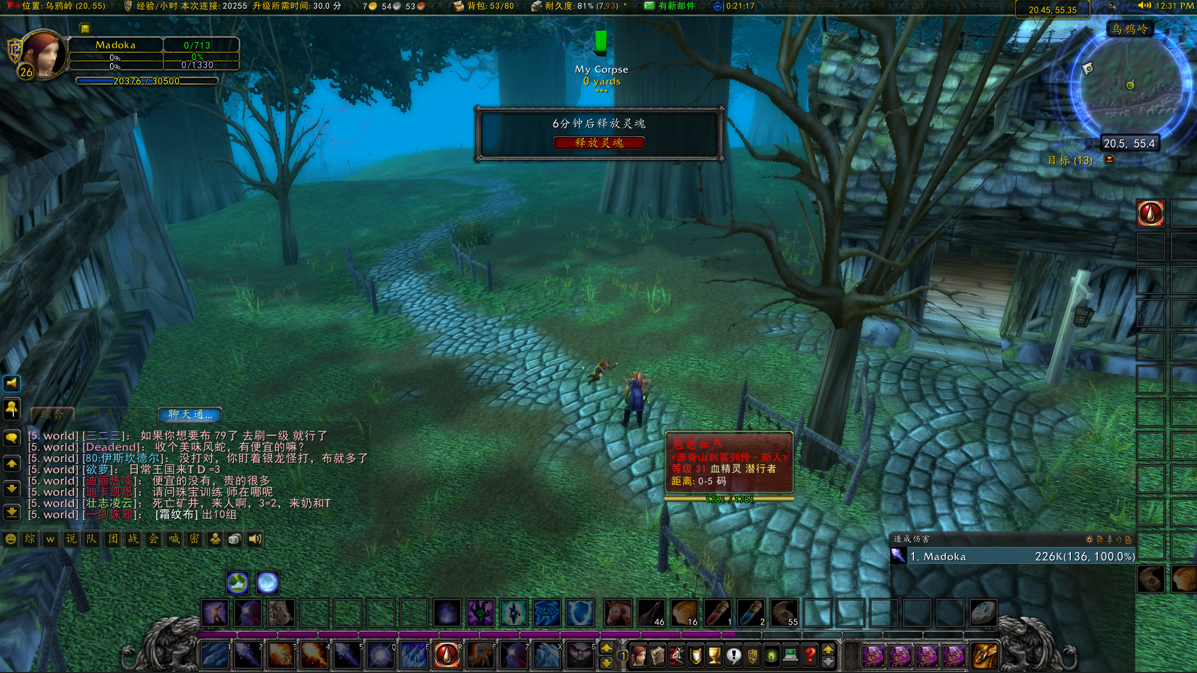Choose the 喊 yell channel button

174,539
